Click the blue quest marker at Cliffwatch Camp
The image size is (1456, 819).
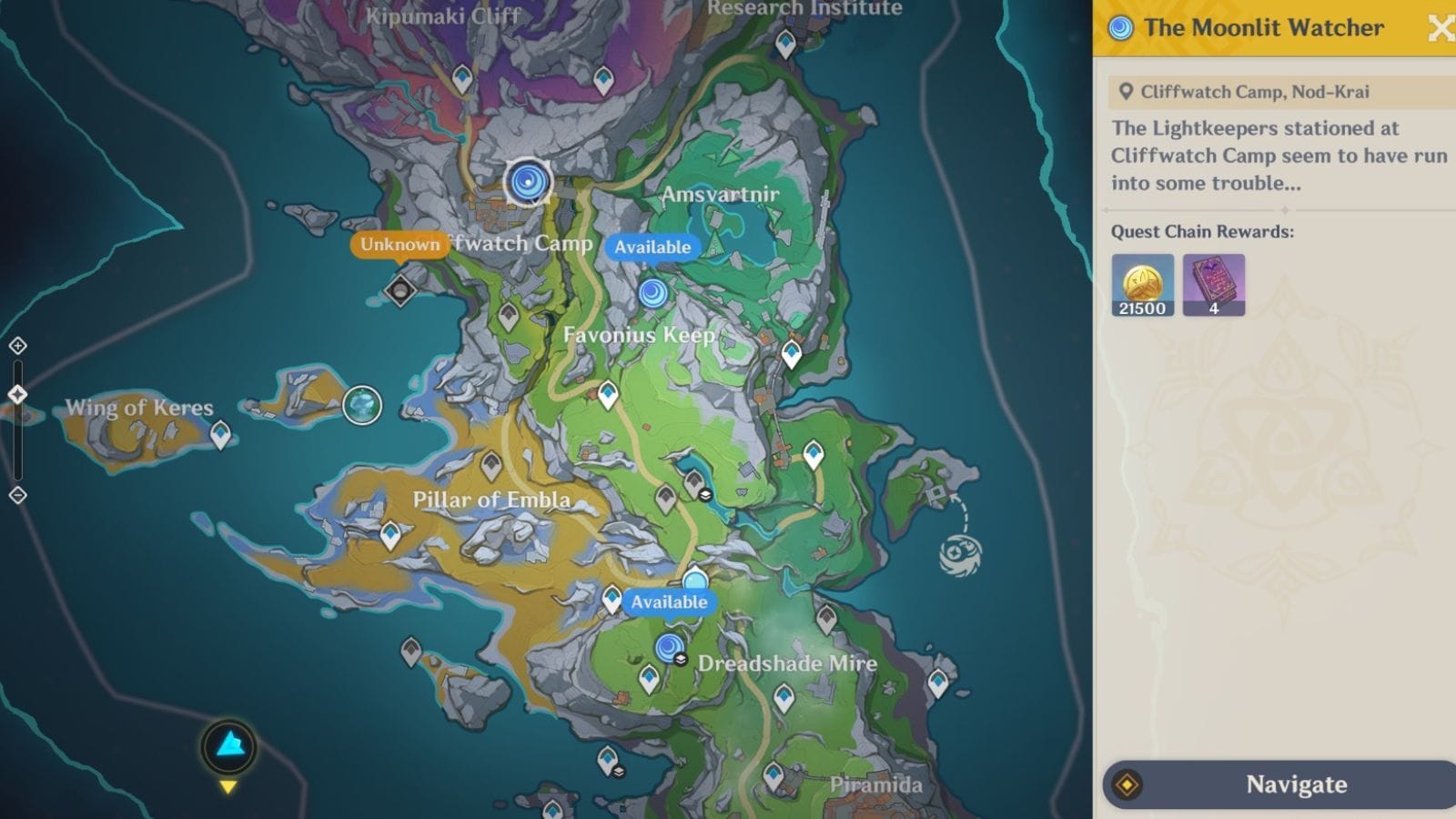pos(528,183)
